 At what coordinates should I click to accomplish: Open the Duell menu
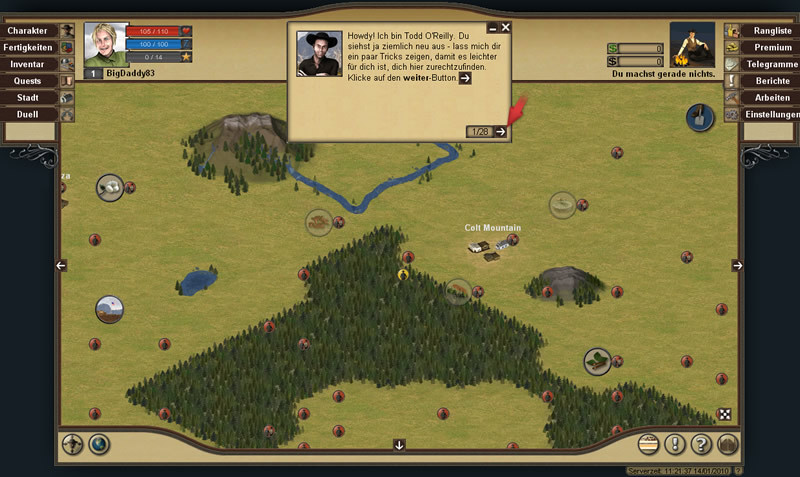point(28,114)
